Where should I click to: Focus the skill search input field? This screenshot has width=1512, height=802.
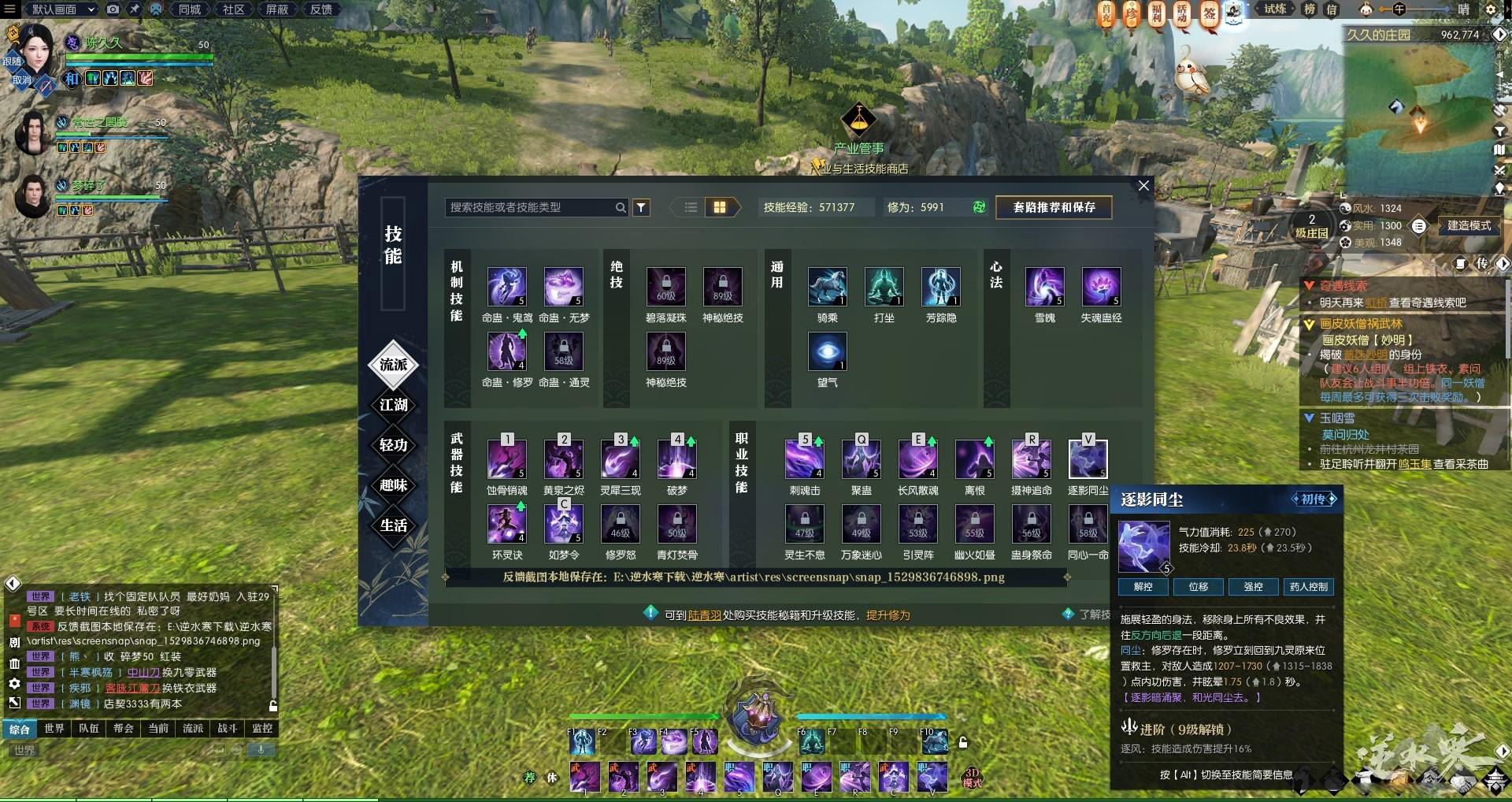[529, 207]
